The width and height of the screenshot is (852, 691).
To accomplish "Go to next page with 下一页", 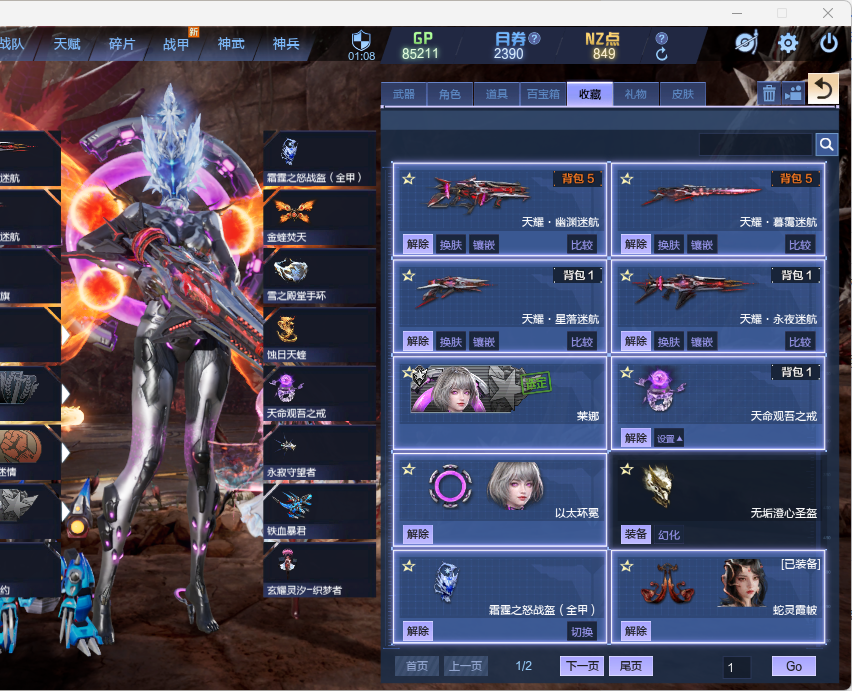I will tap(582, 666).
